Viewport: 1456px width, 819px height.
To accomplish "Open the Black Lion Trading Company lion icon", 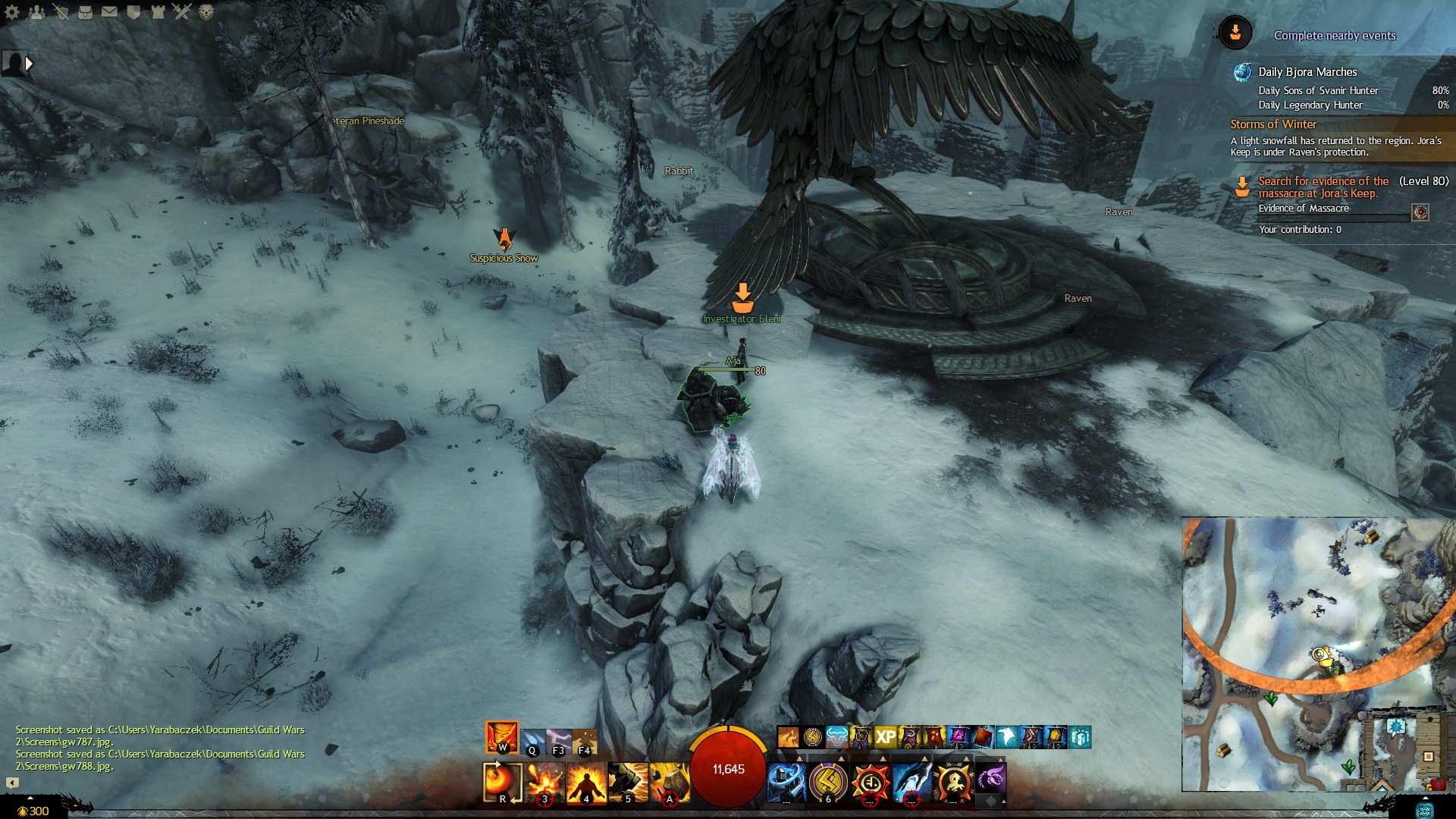I will pos(206,12).
